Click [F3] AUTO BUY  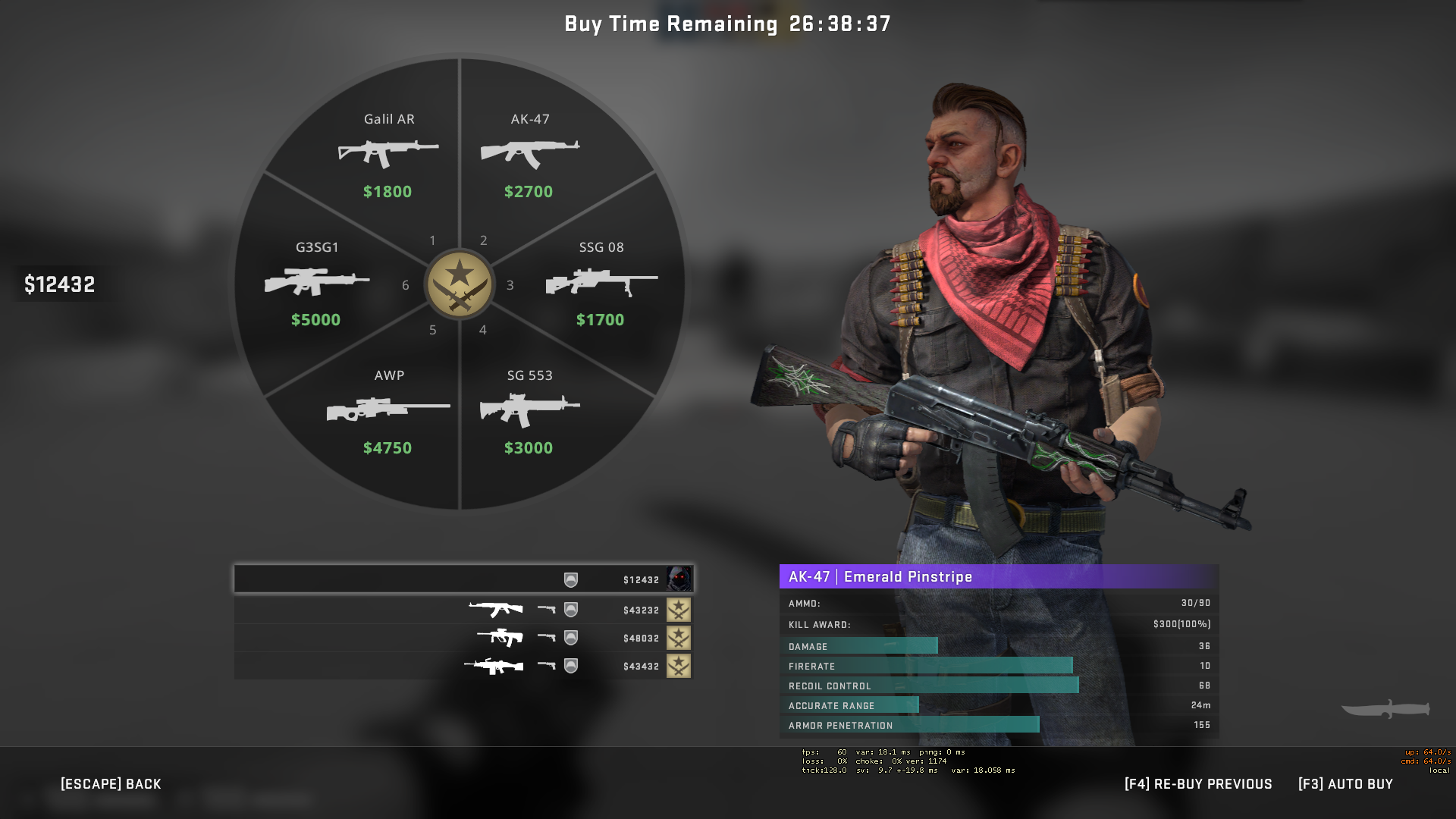point(1346,783)
